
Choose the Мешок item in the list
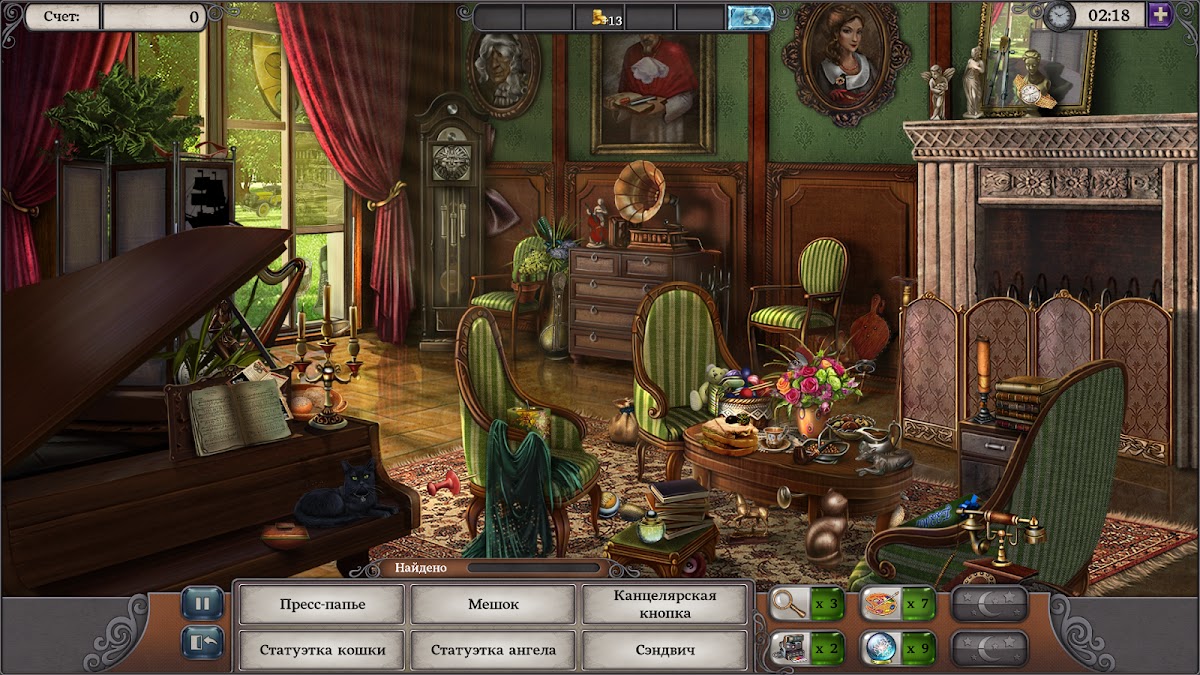pyautogui.click(x=493, y=604)
